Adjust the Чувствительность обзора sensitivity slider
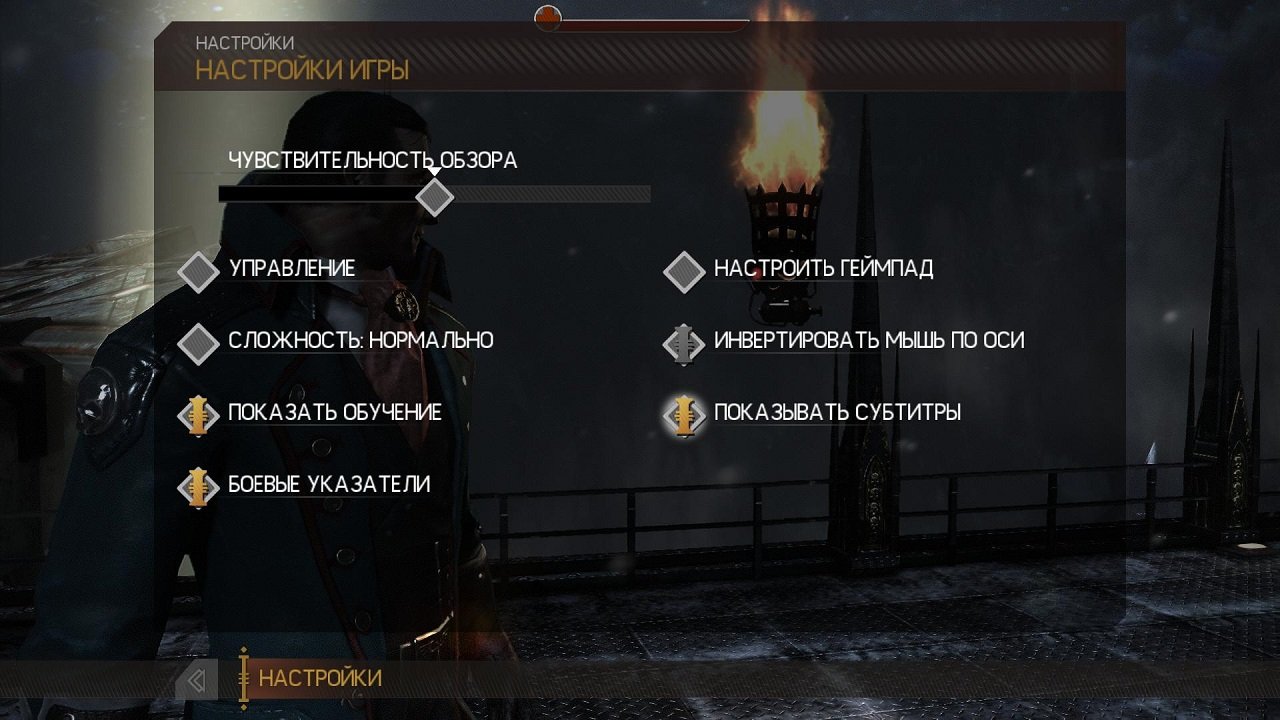 pos(435,194)
